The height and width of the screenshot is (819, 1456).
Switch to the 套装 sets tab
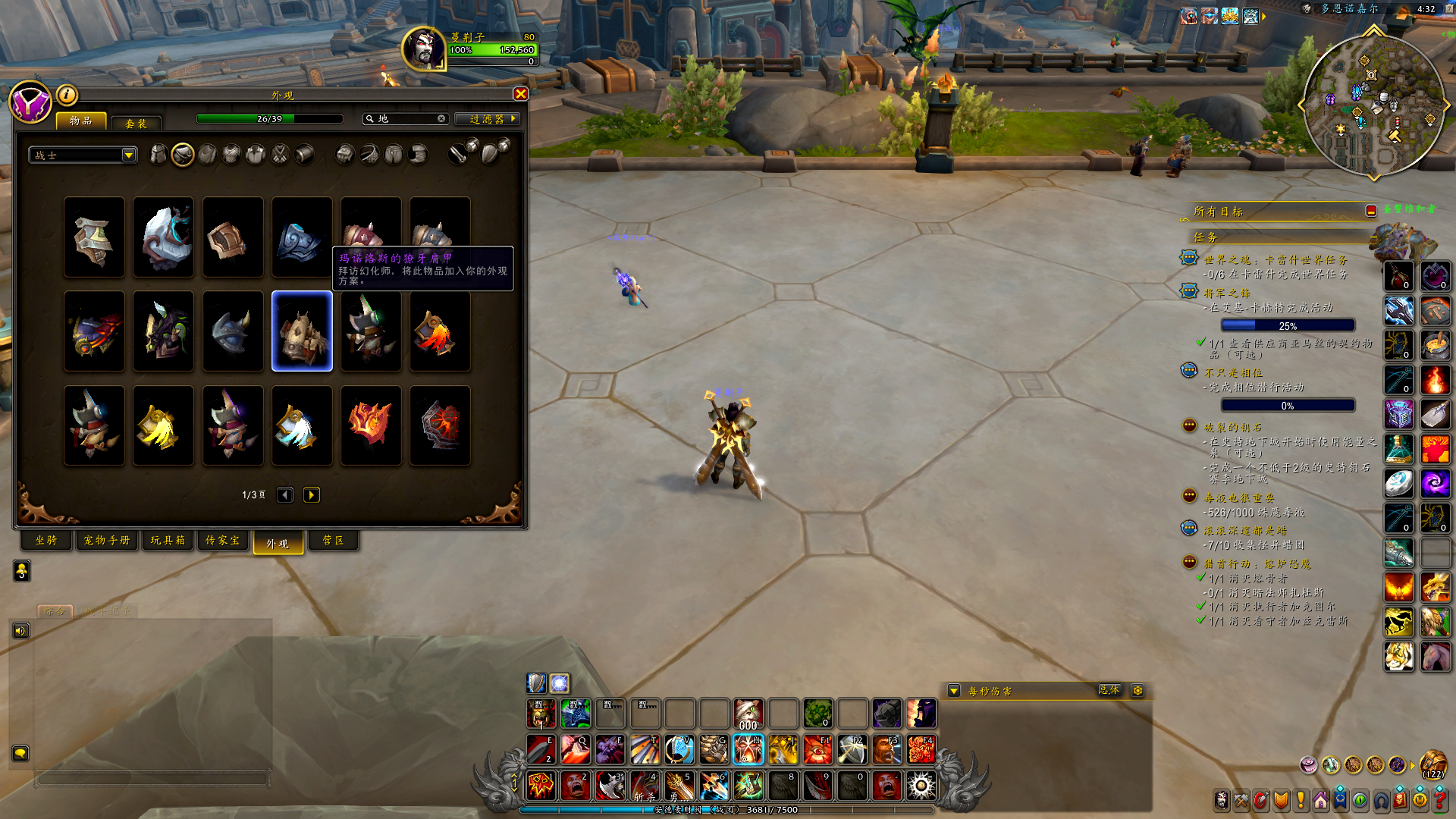136,124
